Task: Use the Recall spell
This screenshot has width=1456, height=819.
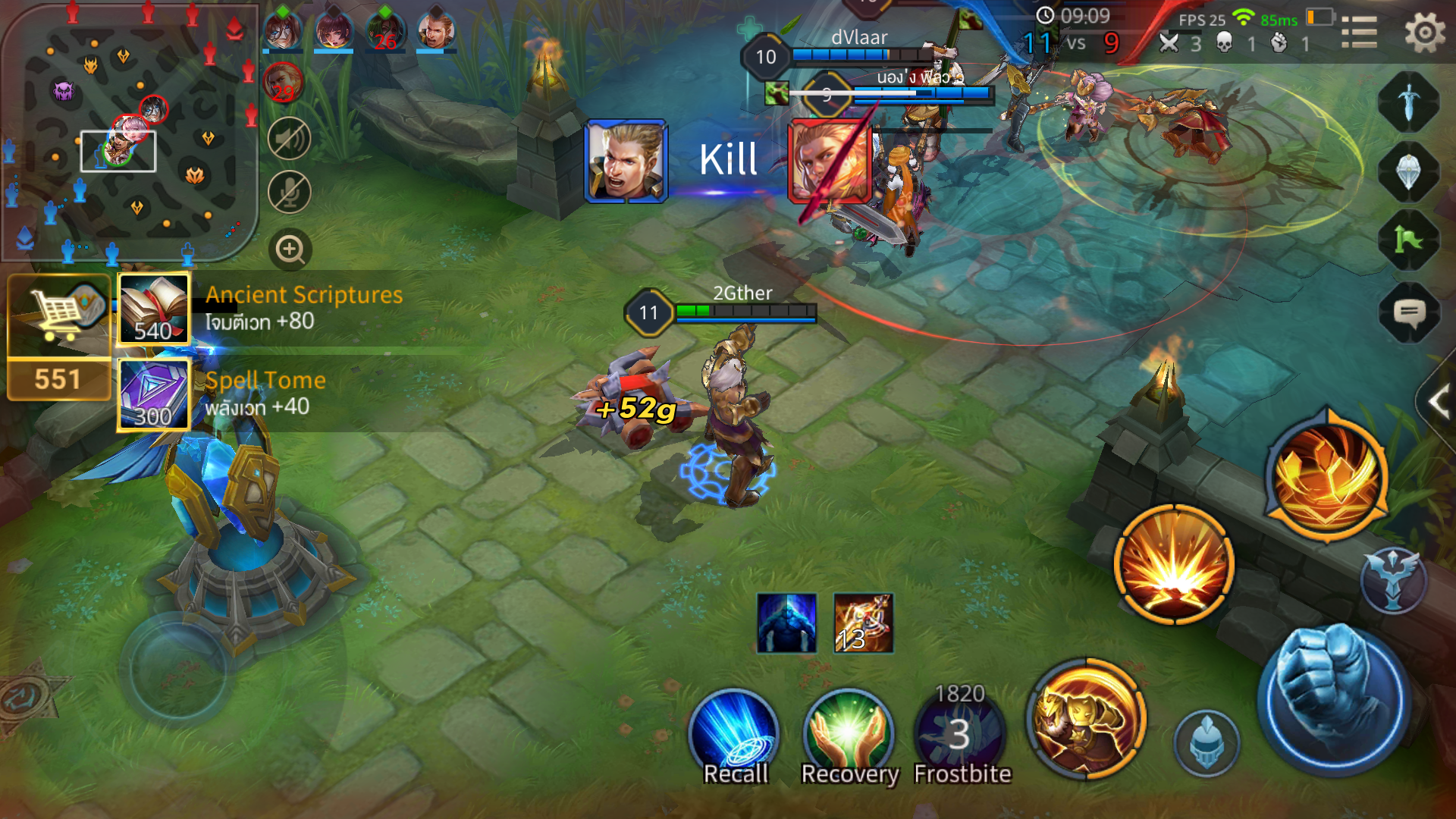Action: (734, 734)
